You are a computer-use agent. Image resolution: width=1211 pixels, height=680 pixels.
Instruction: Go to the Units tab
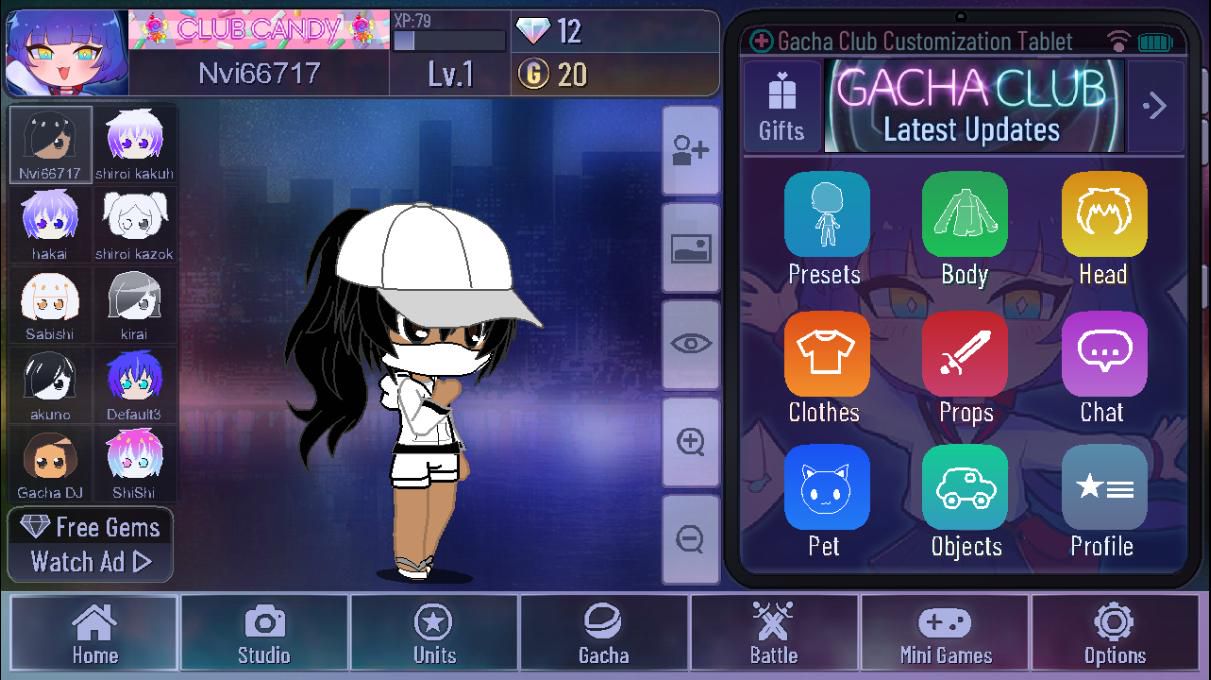(434, 634)
